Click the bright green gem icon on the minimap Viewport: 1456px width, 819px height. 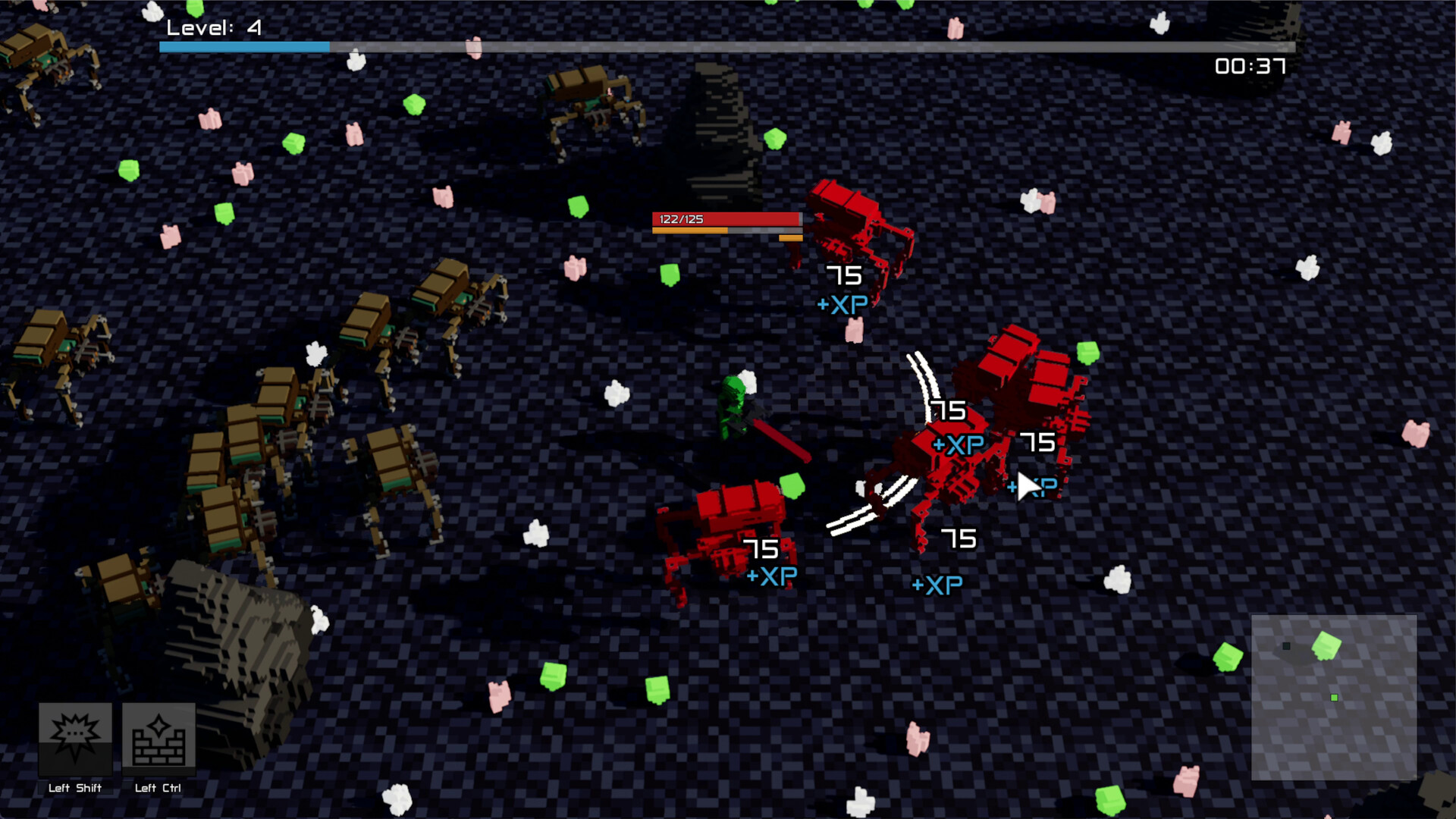[1325, 646]
